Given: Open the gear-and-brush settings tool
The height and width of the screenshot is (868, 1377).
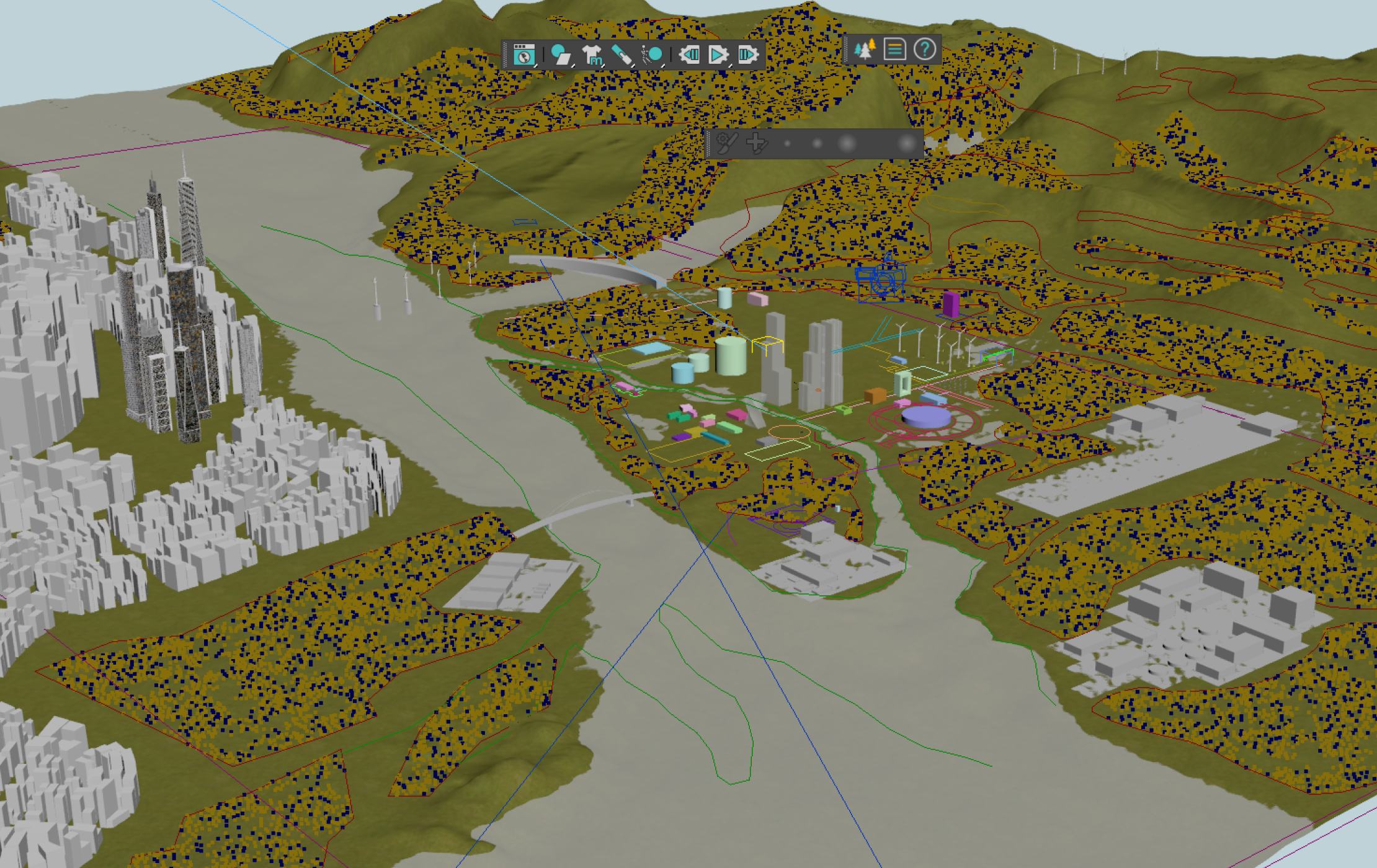Looking at the screenshot, I should pyautogui.click(x=726, y=143).
